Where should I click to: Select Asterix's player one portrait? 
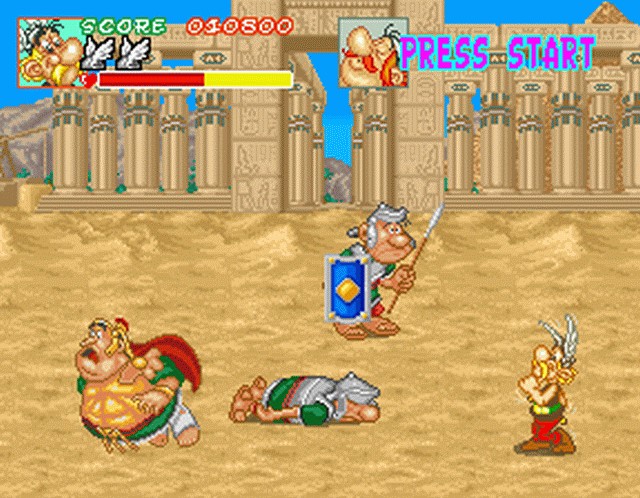(49, 52)
